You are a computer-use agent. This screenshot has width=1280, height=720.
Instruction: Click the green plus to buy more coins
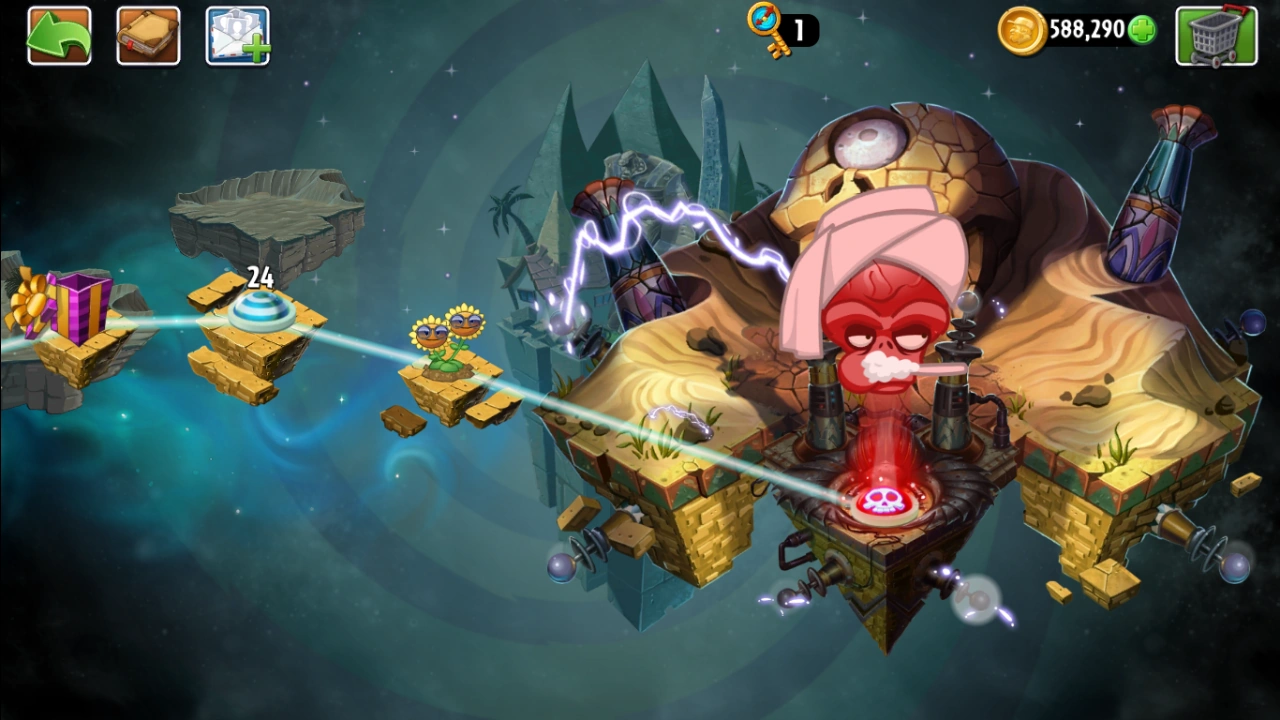point(1143,30)
